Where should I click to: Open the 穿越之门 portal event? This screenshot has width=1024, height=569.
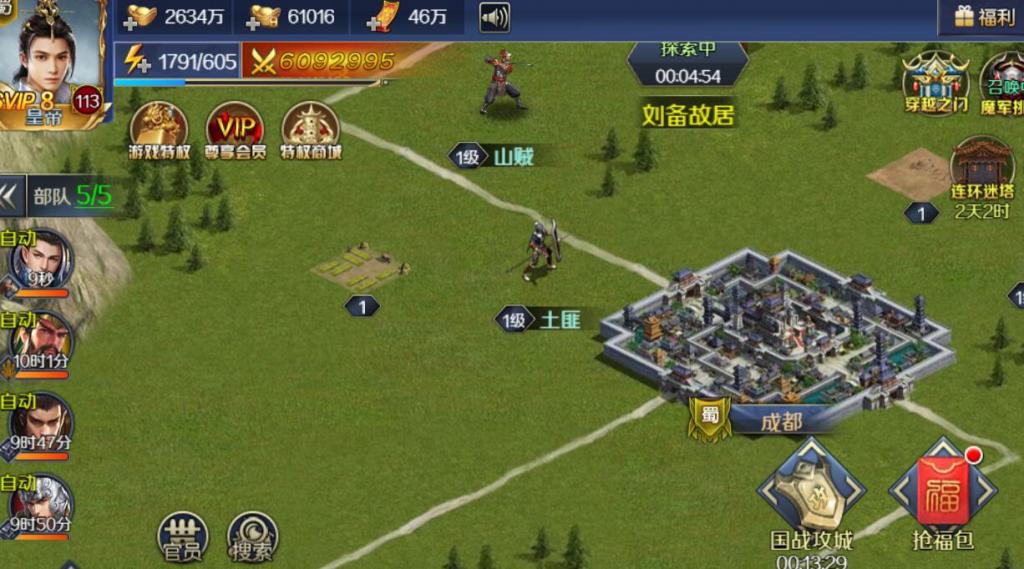(x=936, y=80)
